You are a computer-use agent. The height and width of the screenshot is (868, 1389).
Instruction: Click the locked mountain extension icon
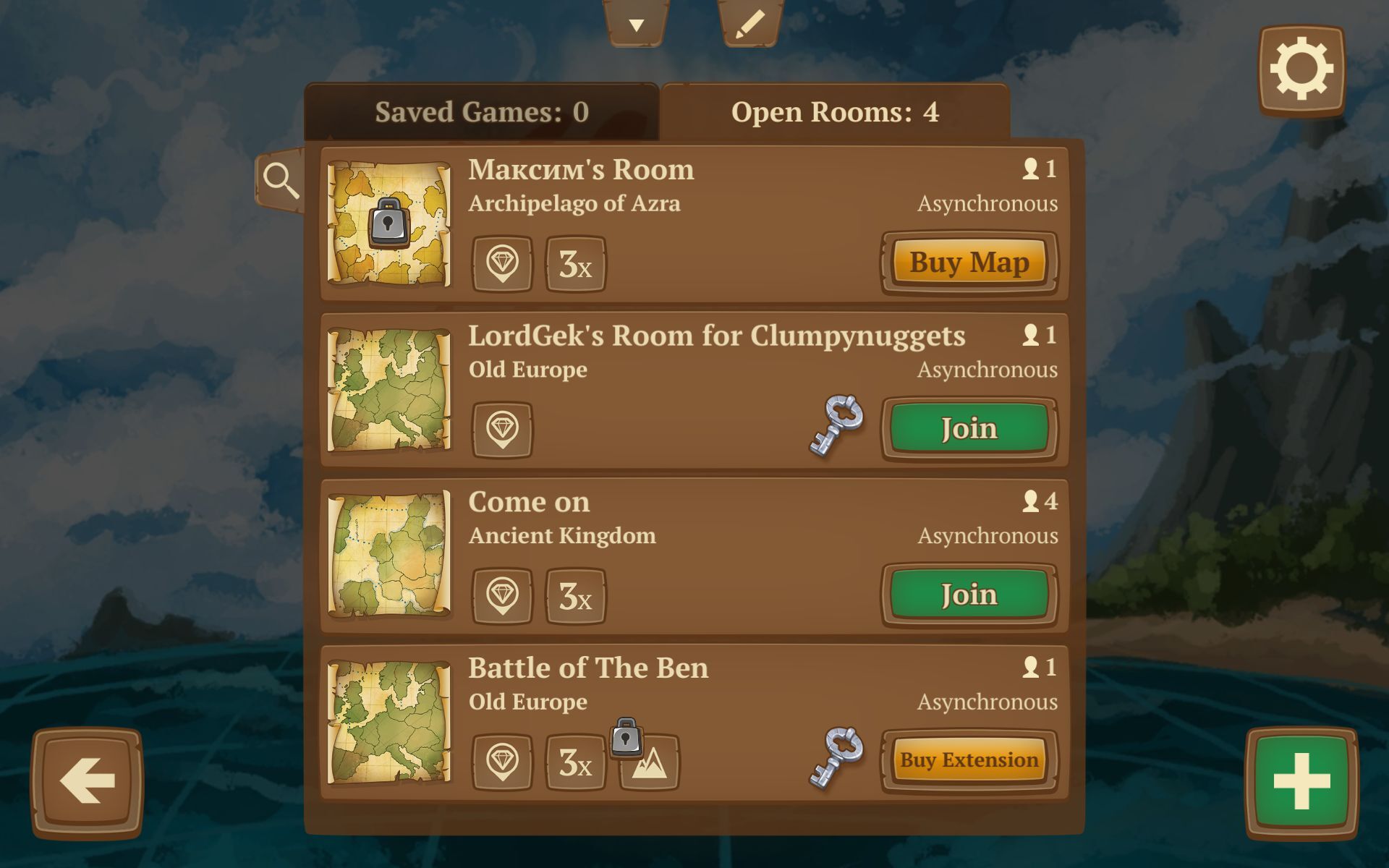pos(649,762)
